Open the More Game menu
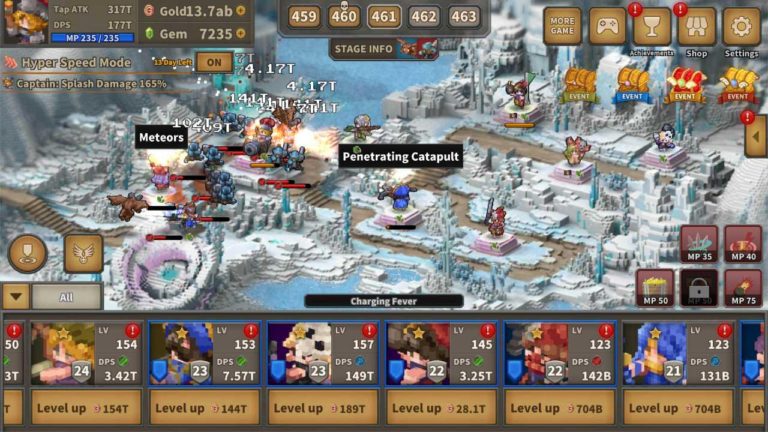The width and height of the screenshot is (768, 432). (x=562, y=26)
